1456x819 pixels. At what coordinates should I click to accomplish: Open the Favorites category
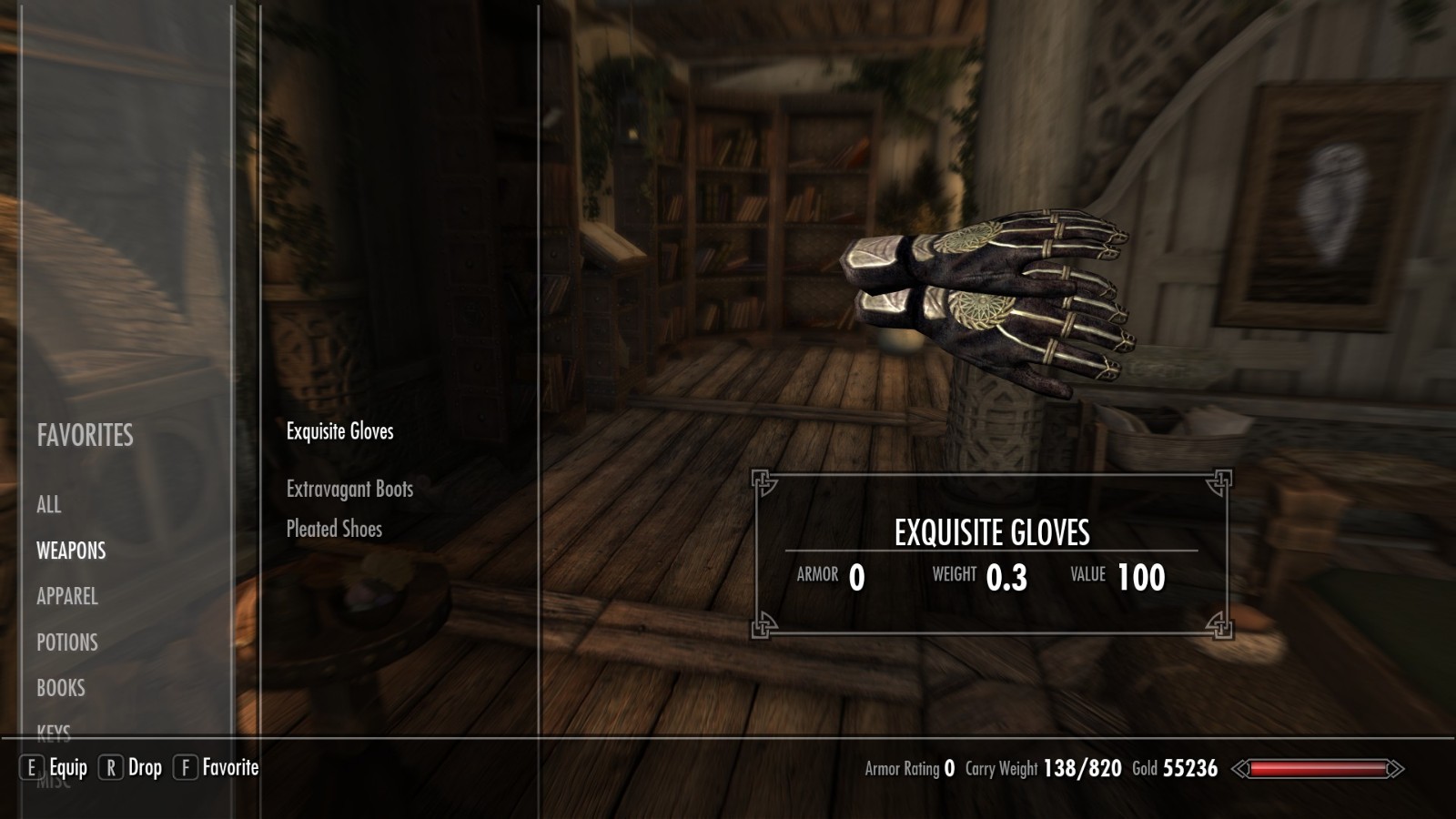(x=85, y=436)
